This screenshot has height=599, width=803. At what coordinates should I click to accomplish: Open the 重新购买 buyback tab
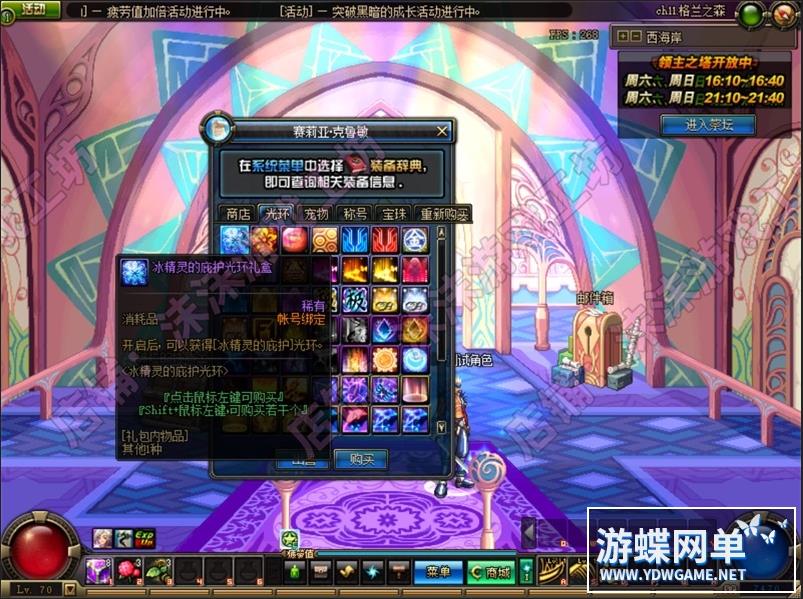pos(444,213)
